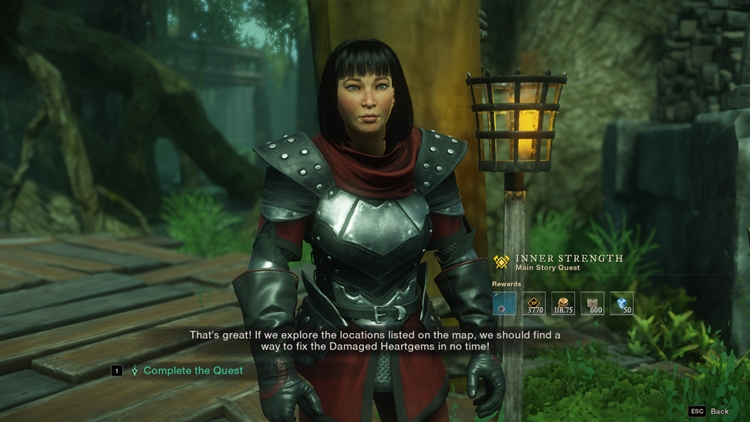Select the 118.75 gold coin reward

[x=564, y=303]
